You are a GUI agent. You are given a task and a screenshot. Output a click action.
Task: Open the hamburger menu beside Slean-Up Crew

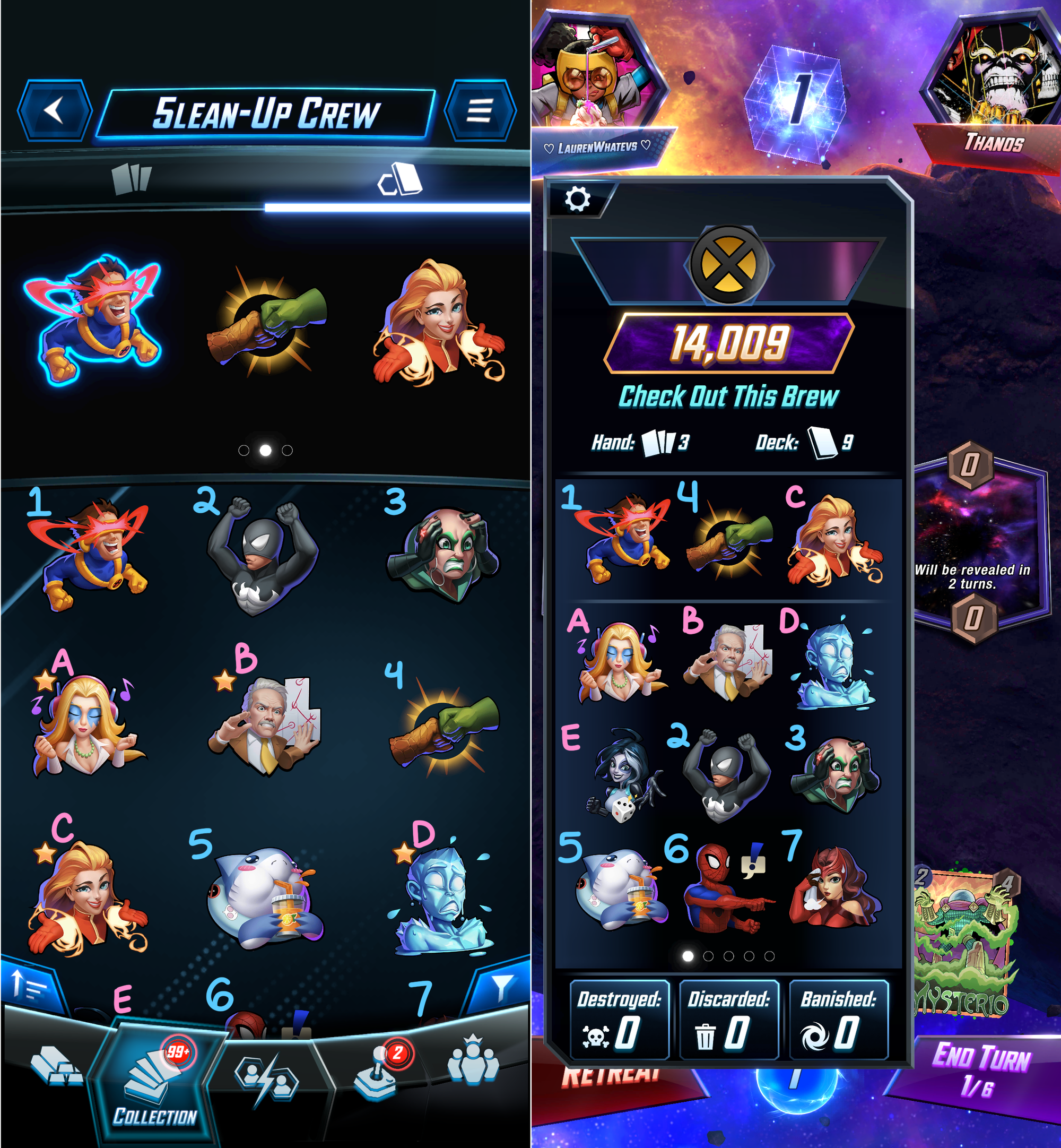[x=480, y=110]
